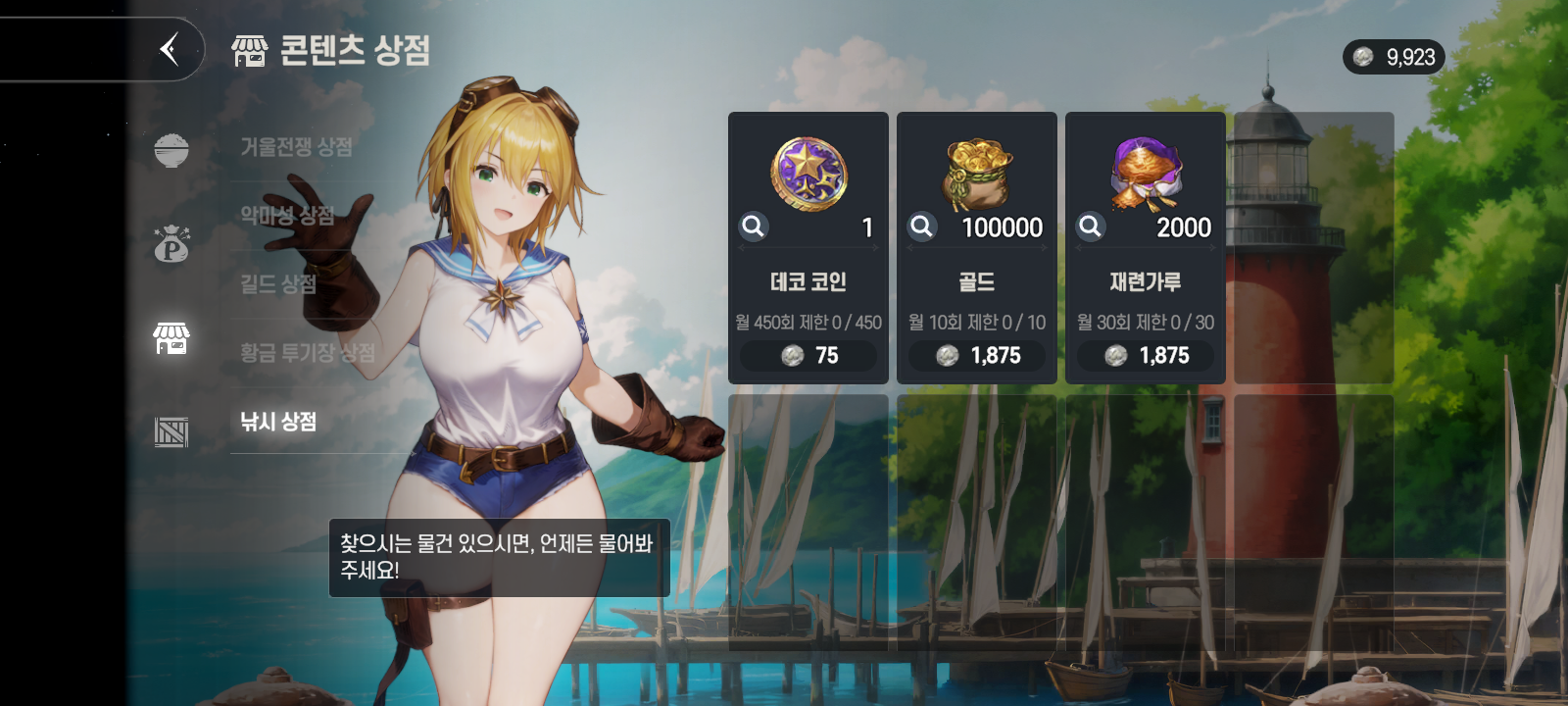This screenshot has height=706, width=1568.
Task: Open the wooden crate shop category
Action: (x=171, y=431)
